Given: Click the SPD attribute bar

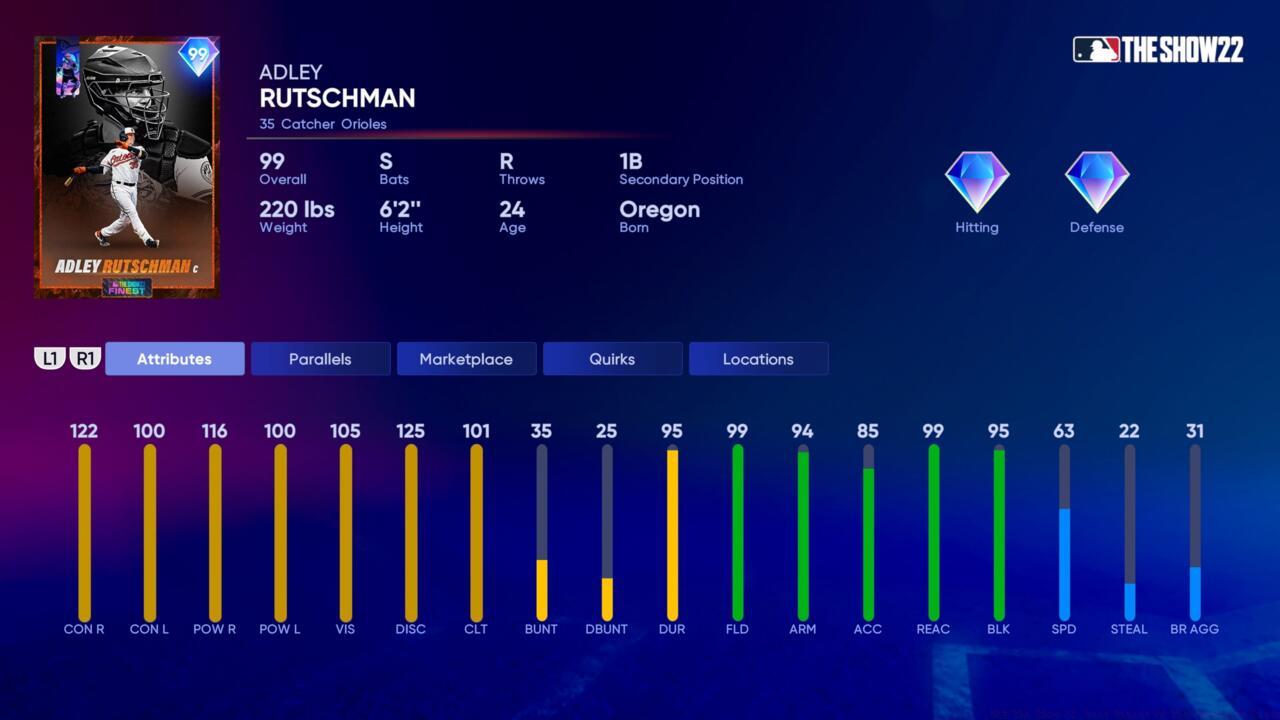Looking at the screenshot, I should 1064,530.
